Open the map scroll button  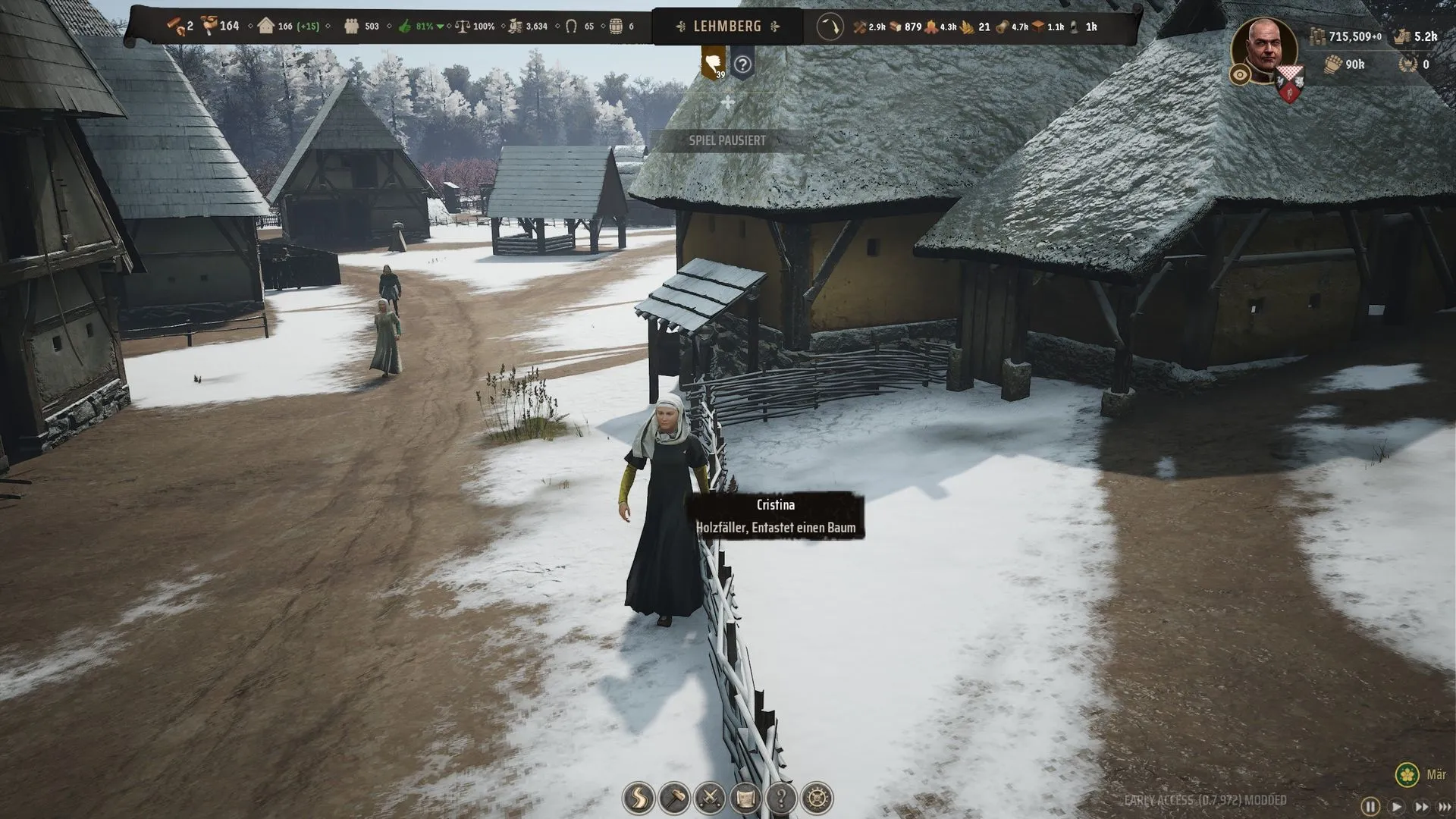[745, 798]
